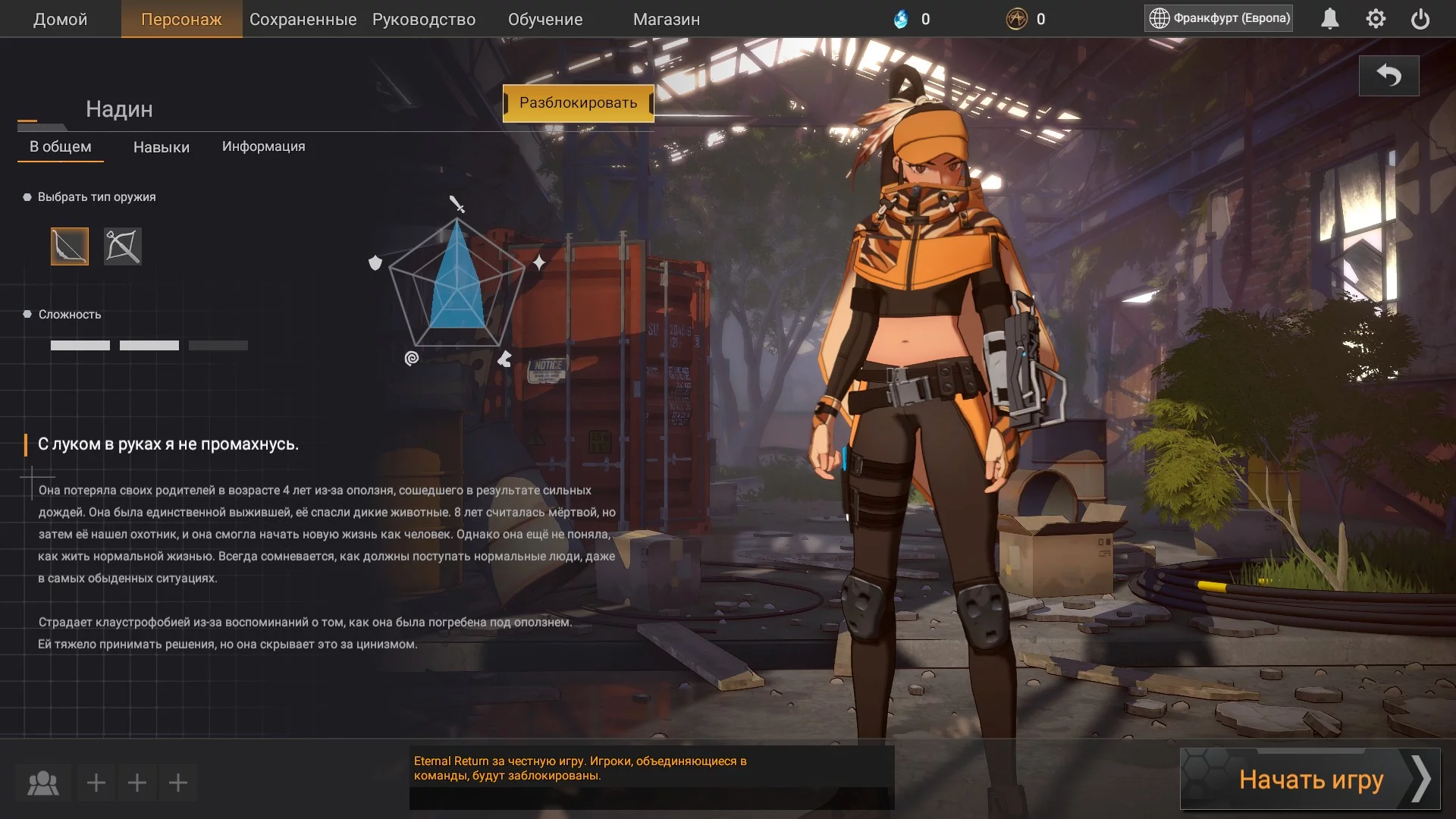Switch to the Навыки tab
Screen dimensions: 1456x819
click(x=162, y=147)
